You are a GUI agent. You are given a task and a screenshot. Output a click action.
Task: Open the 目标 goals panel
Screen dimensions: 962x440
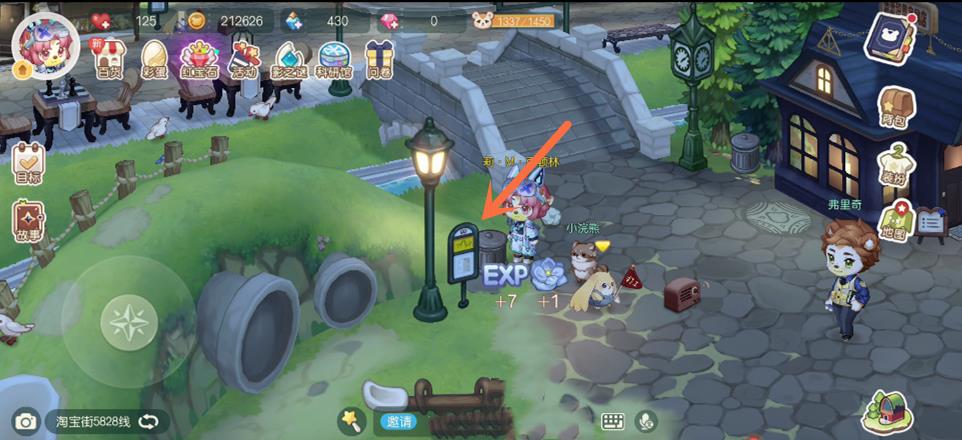pyautogui.click(x=28, y=164)
